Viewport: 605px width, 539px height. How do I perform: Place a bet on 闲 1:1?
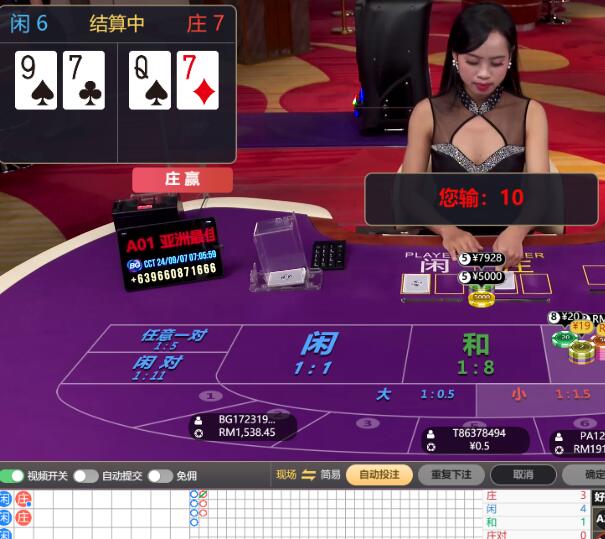pyautogui.click(x=318, y=353)
